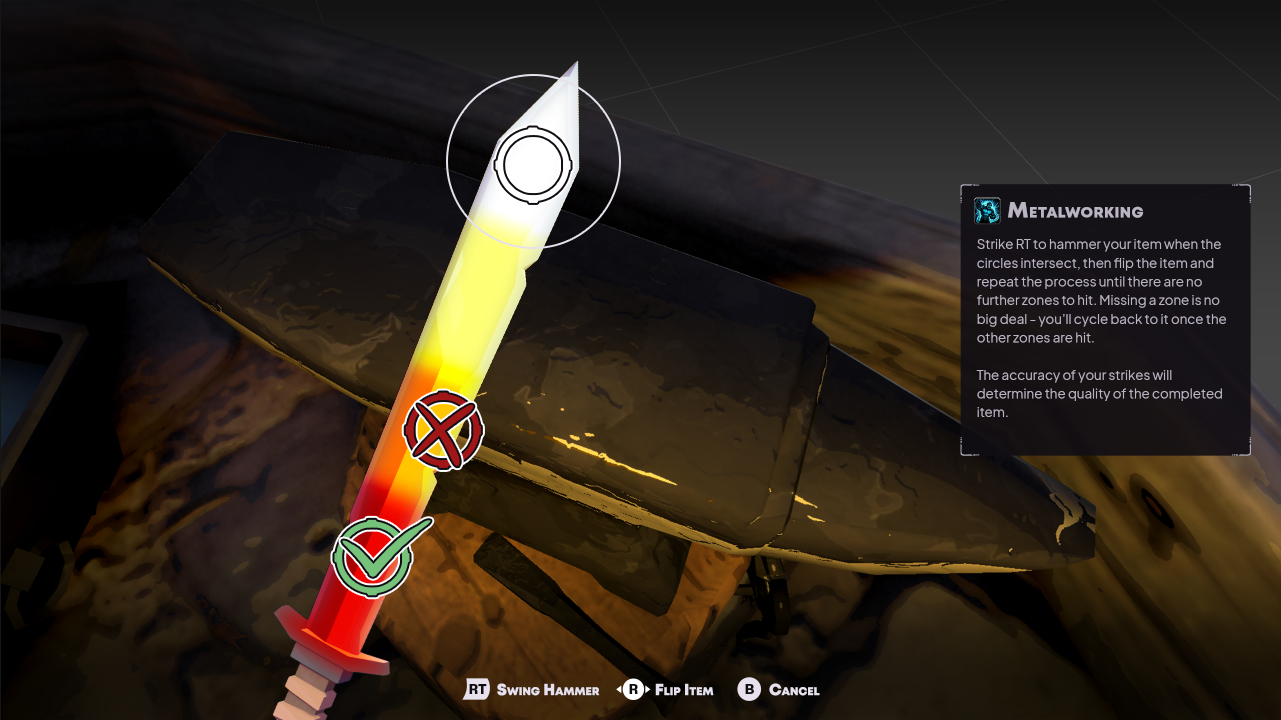Select the red X missed zone marker

tap(443, 431)
